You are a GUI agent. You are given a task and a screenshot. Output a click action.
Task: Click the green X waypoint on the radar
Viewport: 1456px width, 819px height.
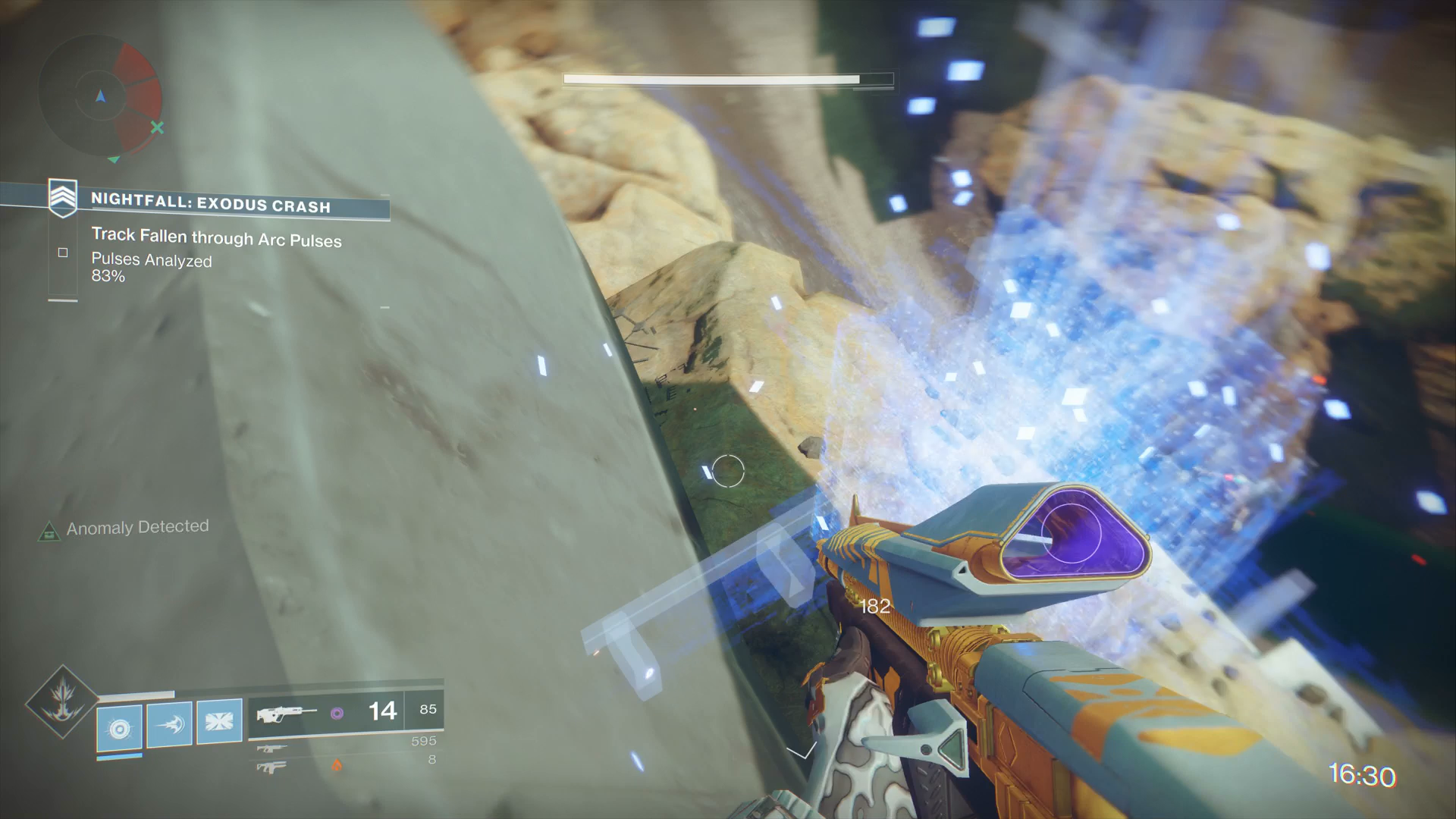point(157,129)
